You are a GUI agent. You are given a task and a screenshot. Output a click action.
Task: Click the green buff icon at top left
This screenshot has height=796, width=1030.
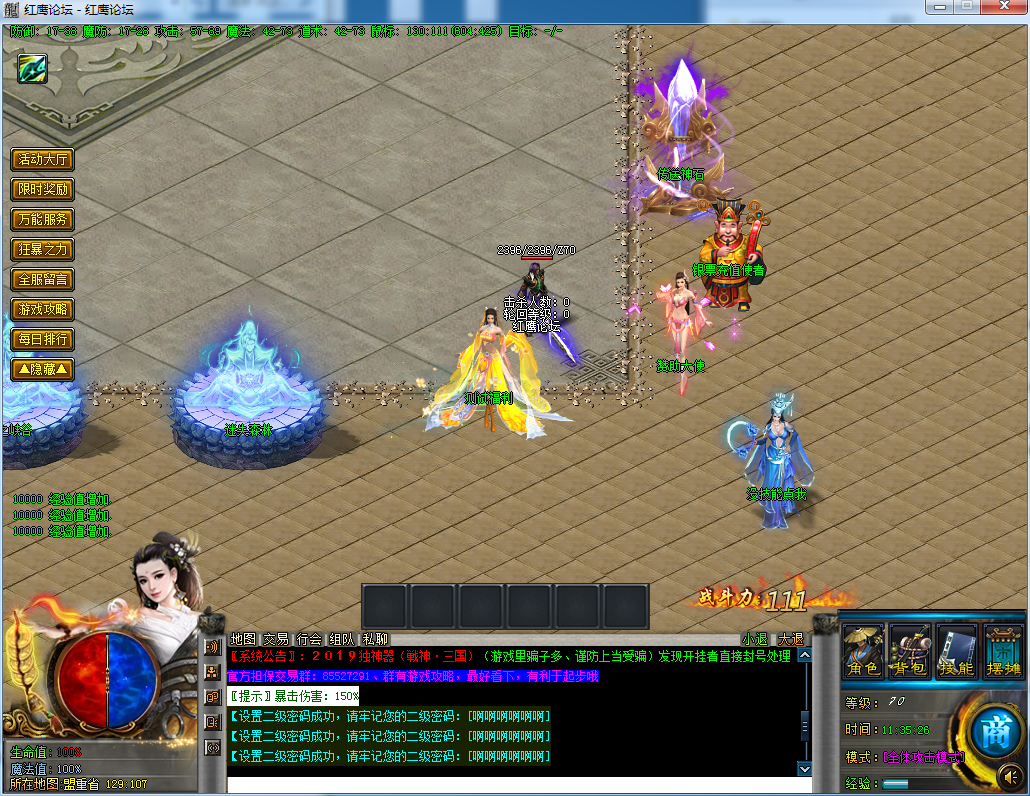(x=32, y=68)
